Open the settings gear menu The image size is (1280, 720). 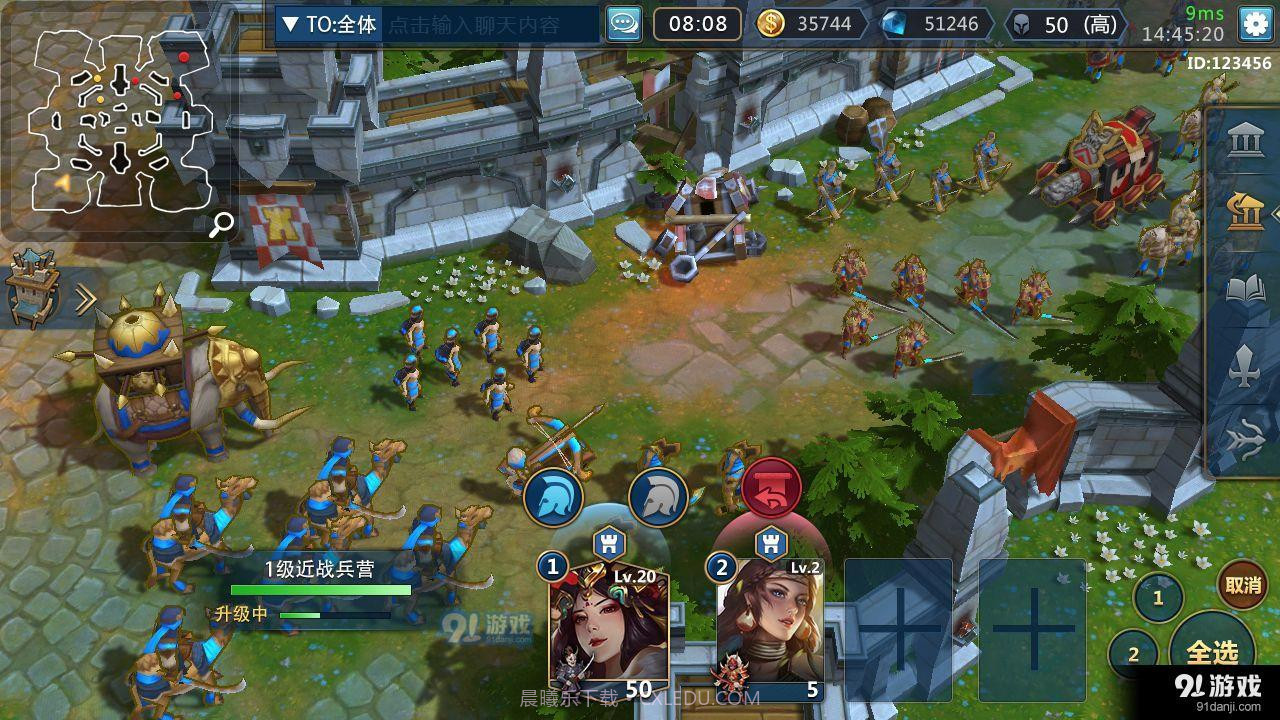tap(1256, 23)
